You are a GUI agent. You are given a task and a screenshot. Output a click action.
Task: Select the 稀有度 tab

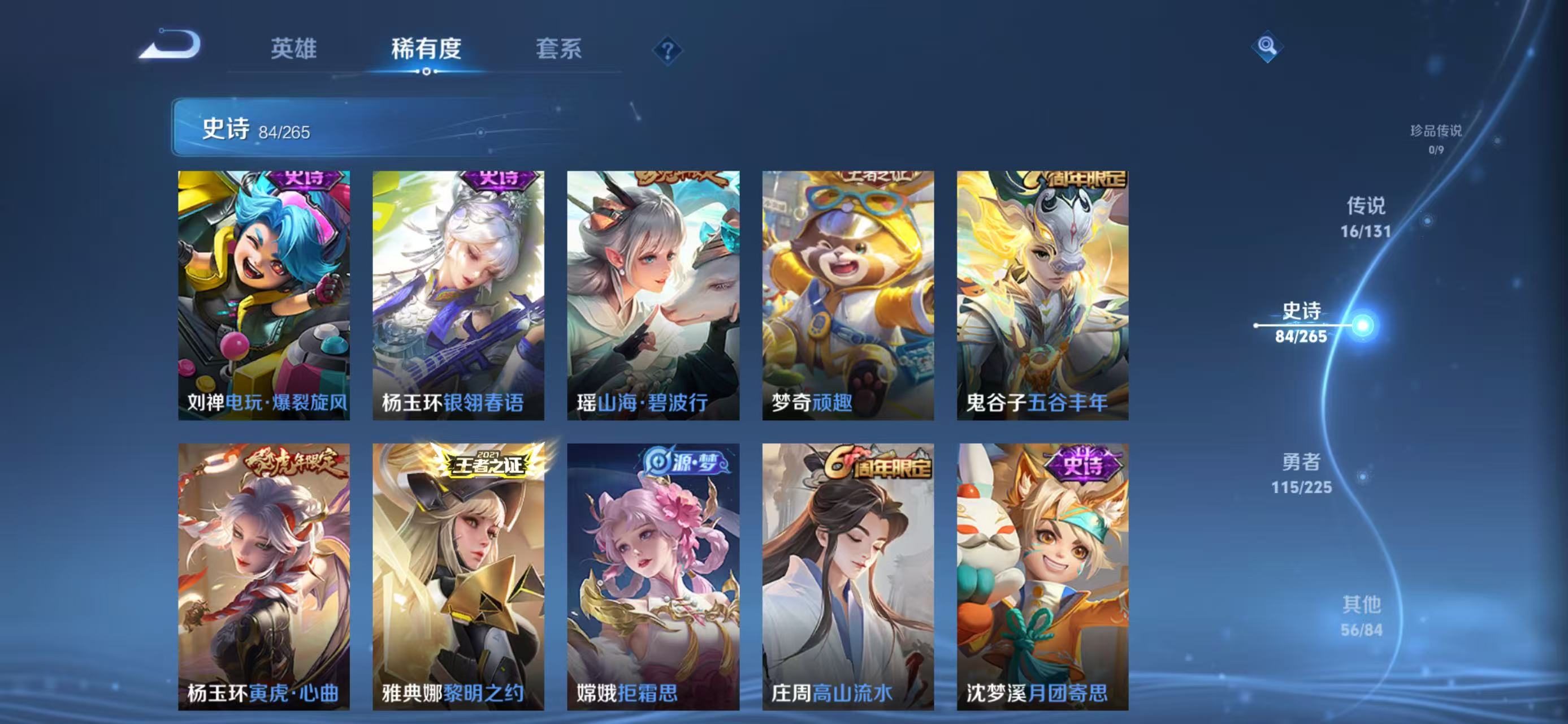click(x=426, y=49)
